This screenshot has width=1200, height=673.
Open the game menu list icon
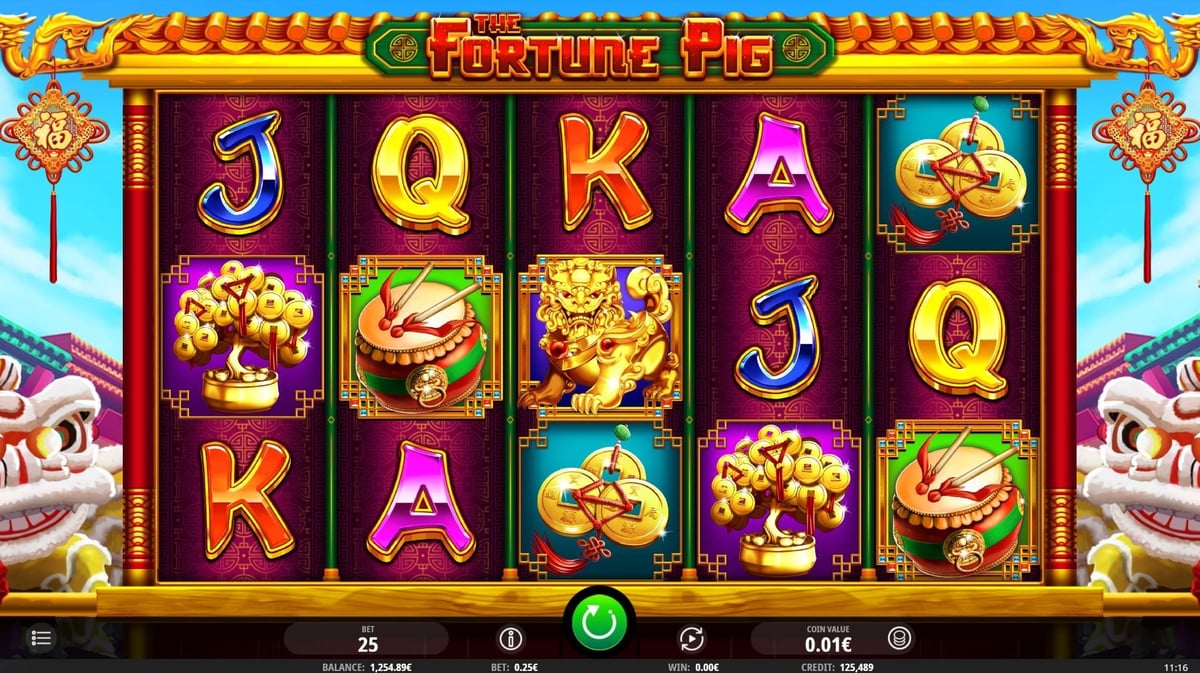41,637
